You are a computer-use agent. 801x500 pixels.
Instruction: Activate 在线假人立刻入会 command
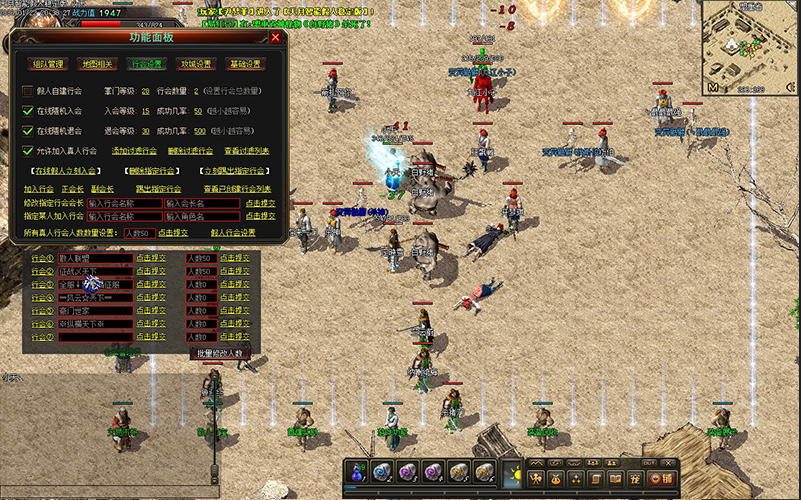click(x=61, y=170)
